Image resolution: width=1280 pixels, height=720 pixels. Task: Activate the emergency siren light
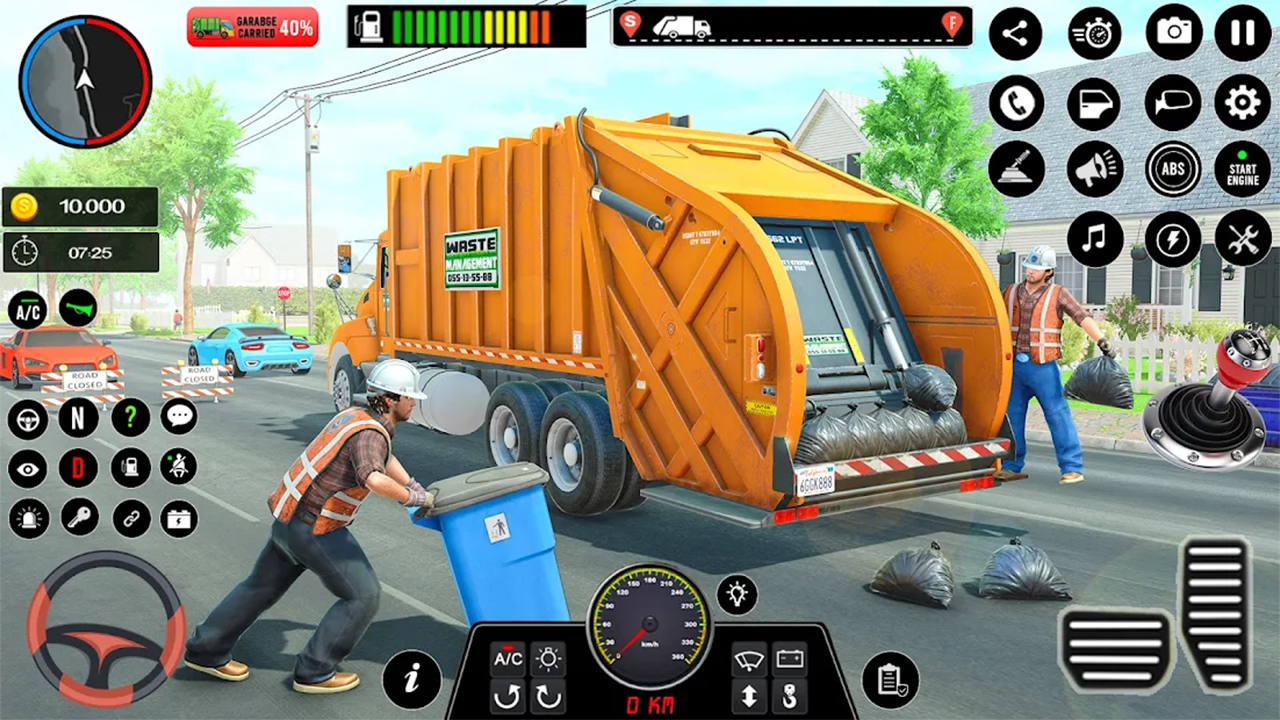tap(28, 518)
